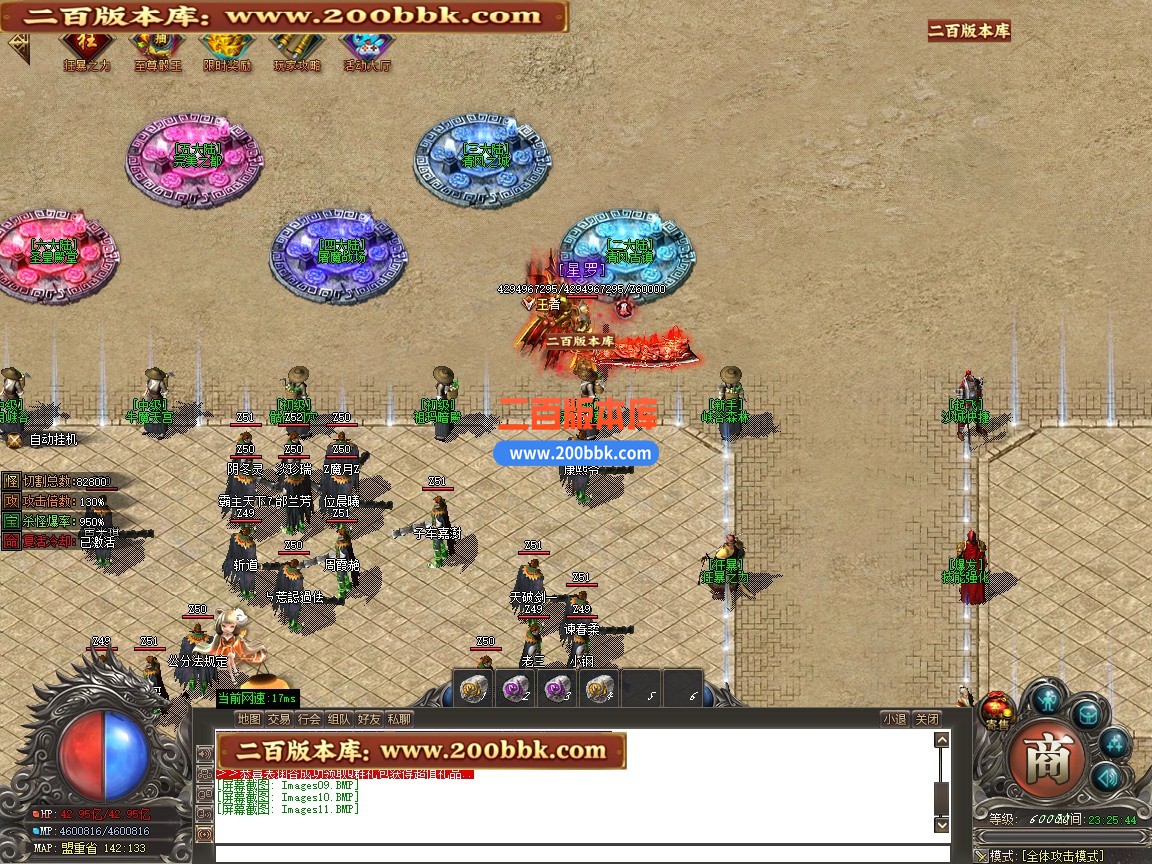Open the 玩家攻略 player guide scrolls
This screenshot has height=864, width=1152.
point(297,47)
